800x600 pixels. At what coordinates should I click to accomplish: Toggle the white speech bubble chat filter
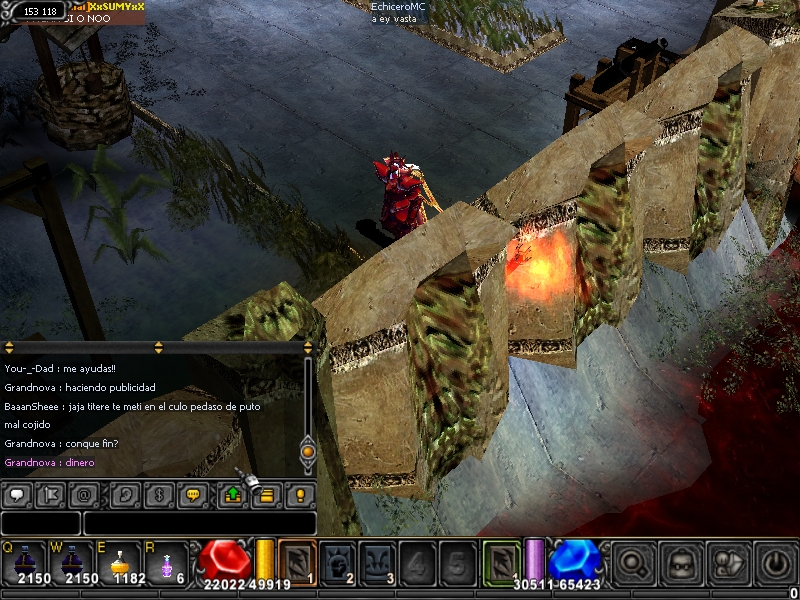coord(18,494)
